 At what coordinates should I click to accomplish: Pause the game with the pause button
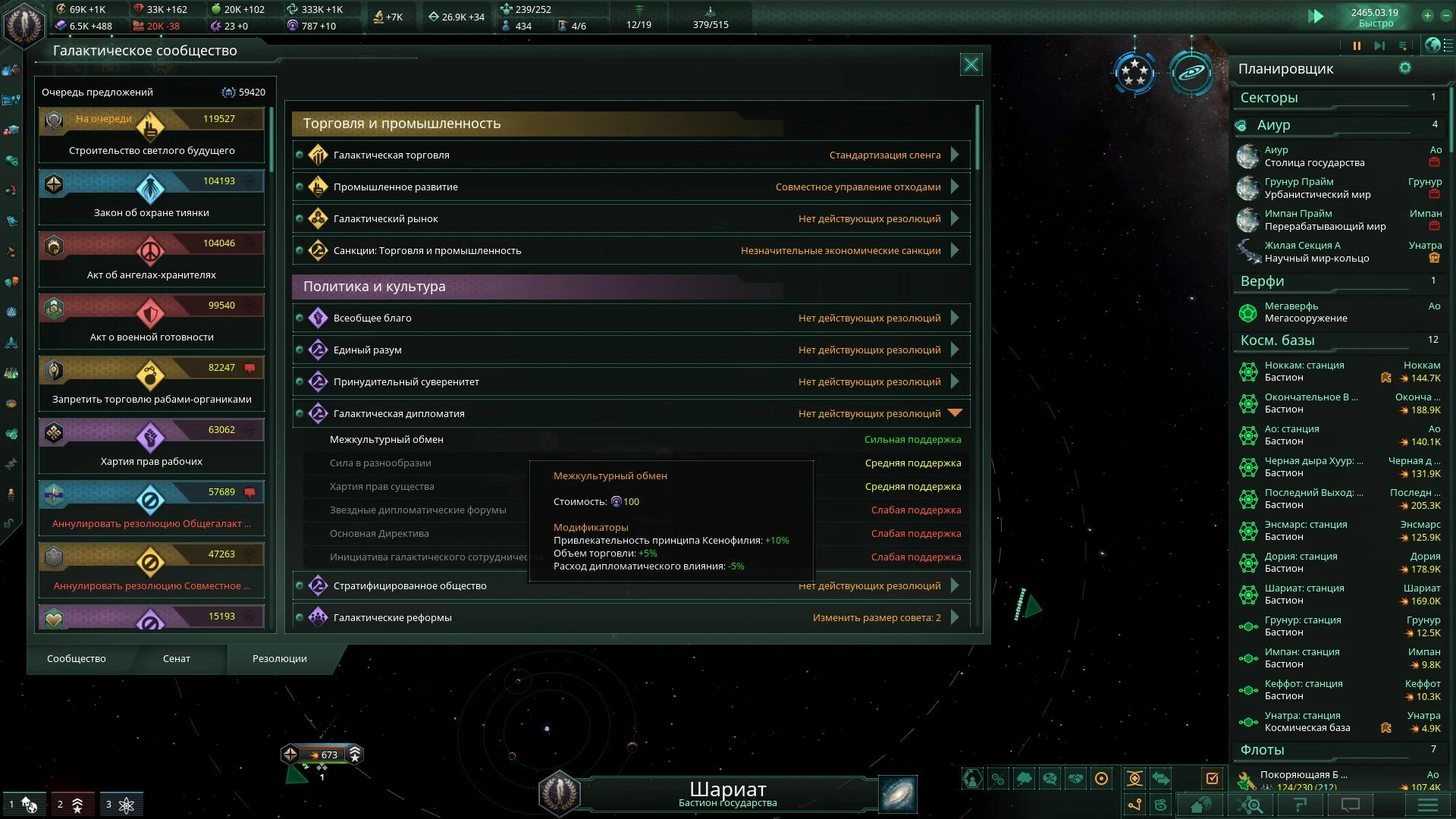pyautogui.click(x=1357, y=45)
